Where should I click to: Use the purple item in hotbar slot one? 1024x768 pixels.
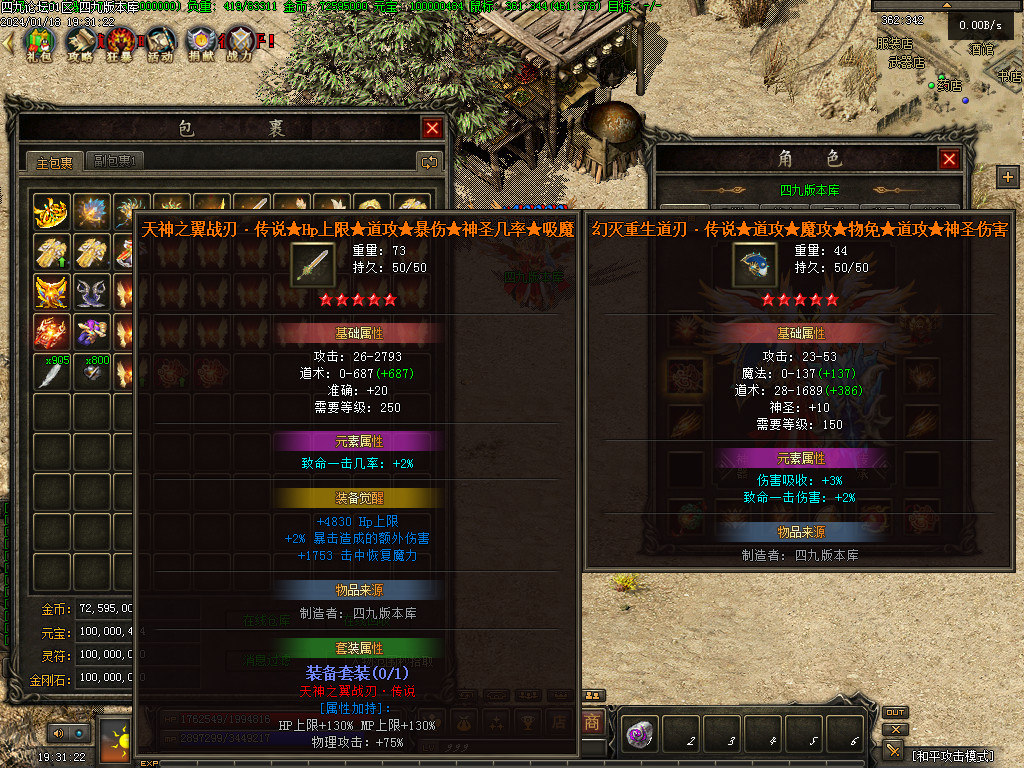[x=639, y=735]
